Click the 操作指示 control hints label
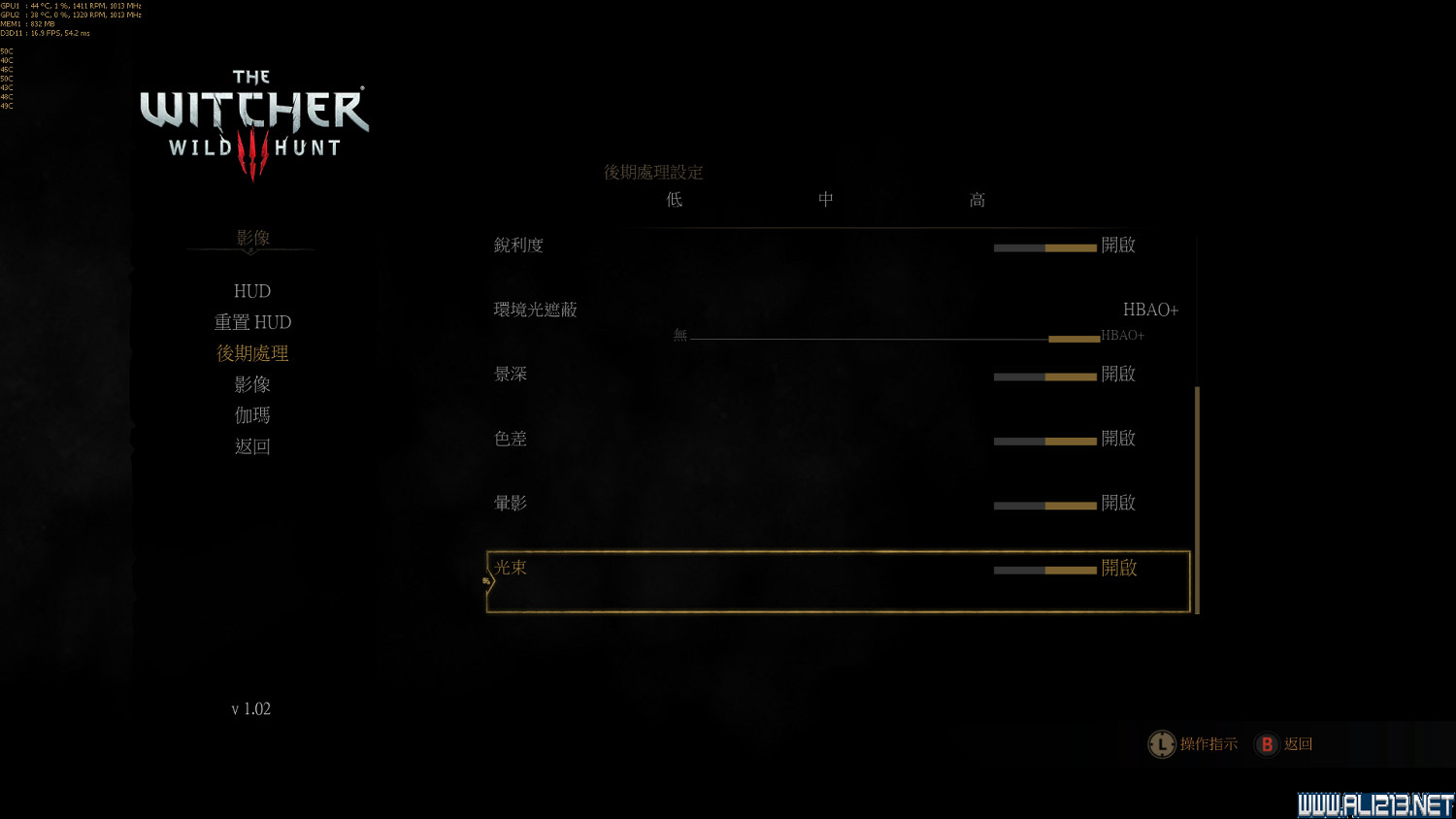1456x819 pixels. pos(1208,744)
